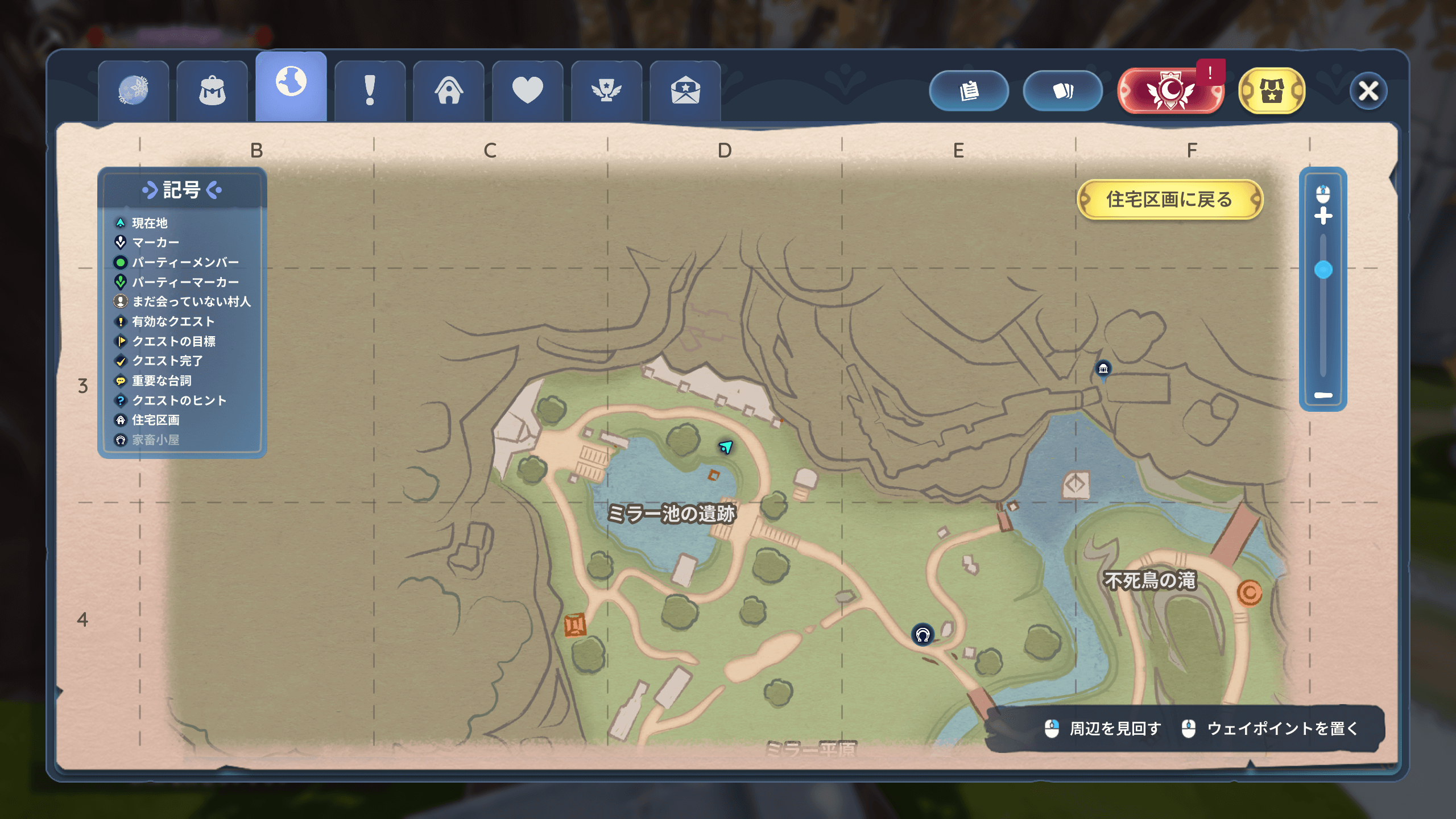Screen dimensions: 1456x819
Task: Open the backpack inventory tab
Action: (x=212, y=91)
